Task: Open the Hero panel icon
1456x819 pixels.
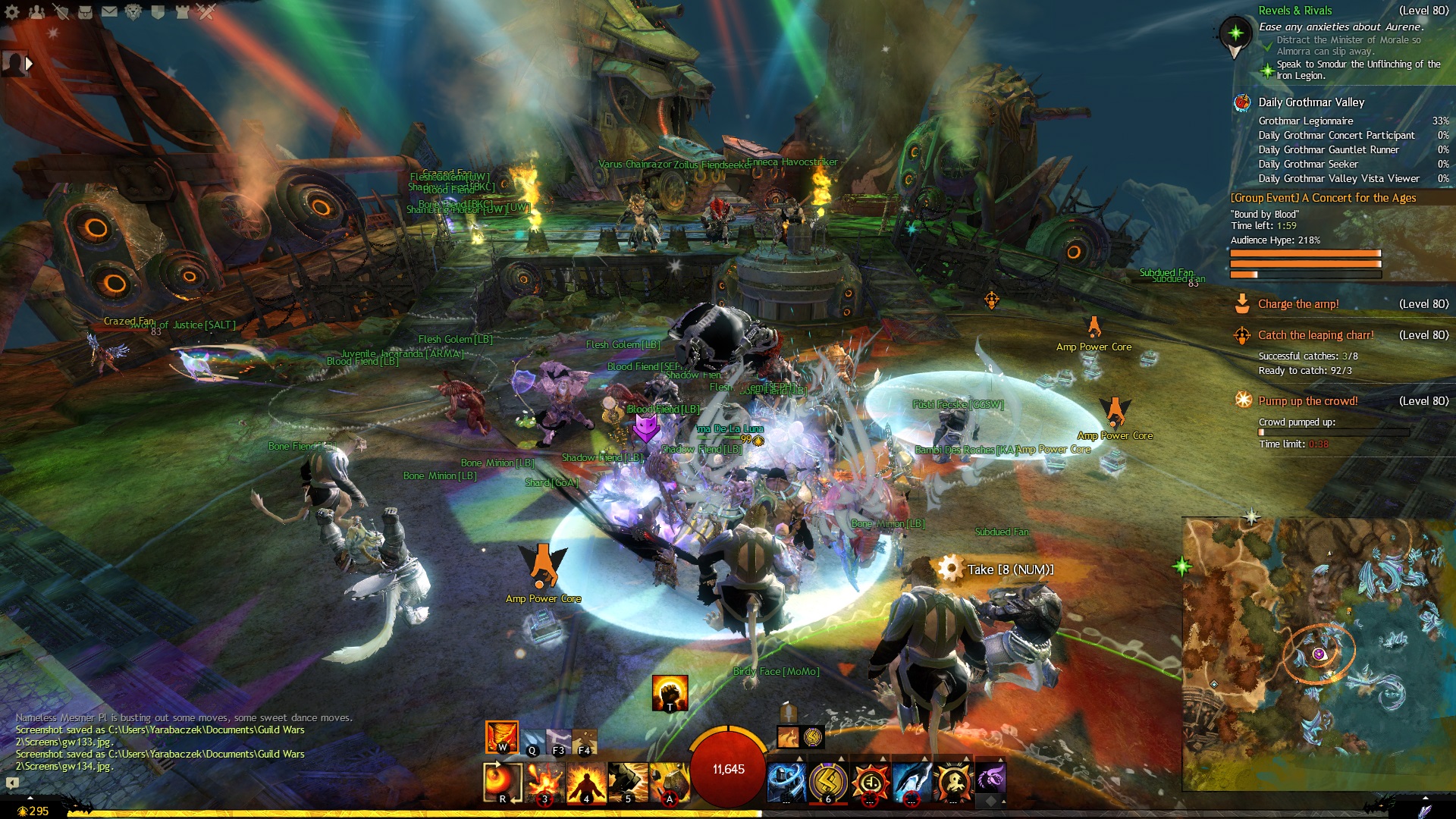Action: pyautogui.click(x=61, y=11)
